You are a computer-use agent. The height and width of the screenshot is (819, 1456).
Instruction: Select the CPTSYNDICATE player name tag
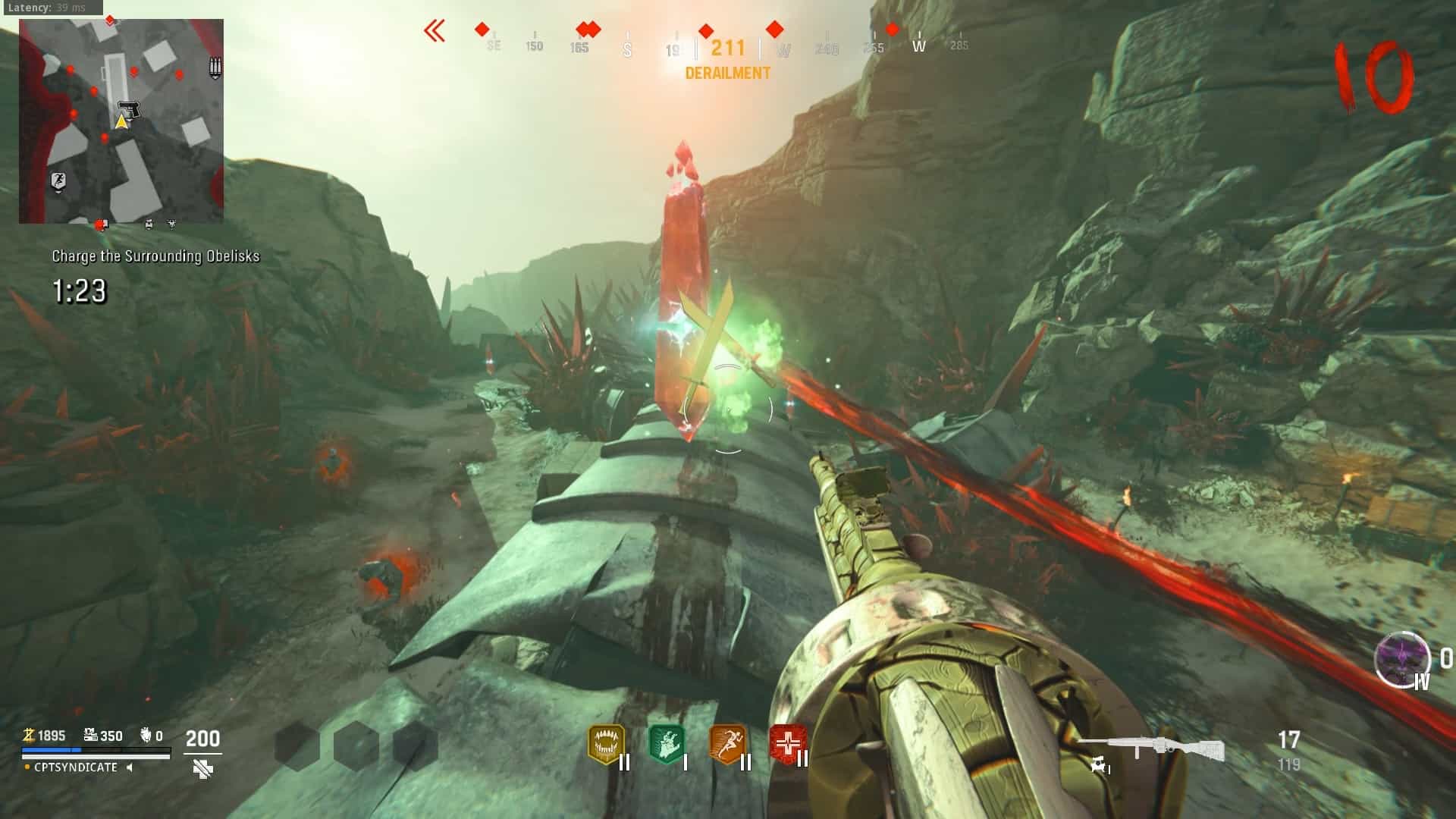(76, 767)
